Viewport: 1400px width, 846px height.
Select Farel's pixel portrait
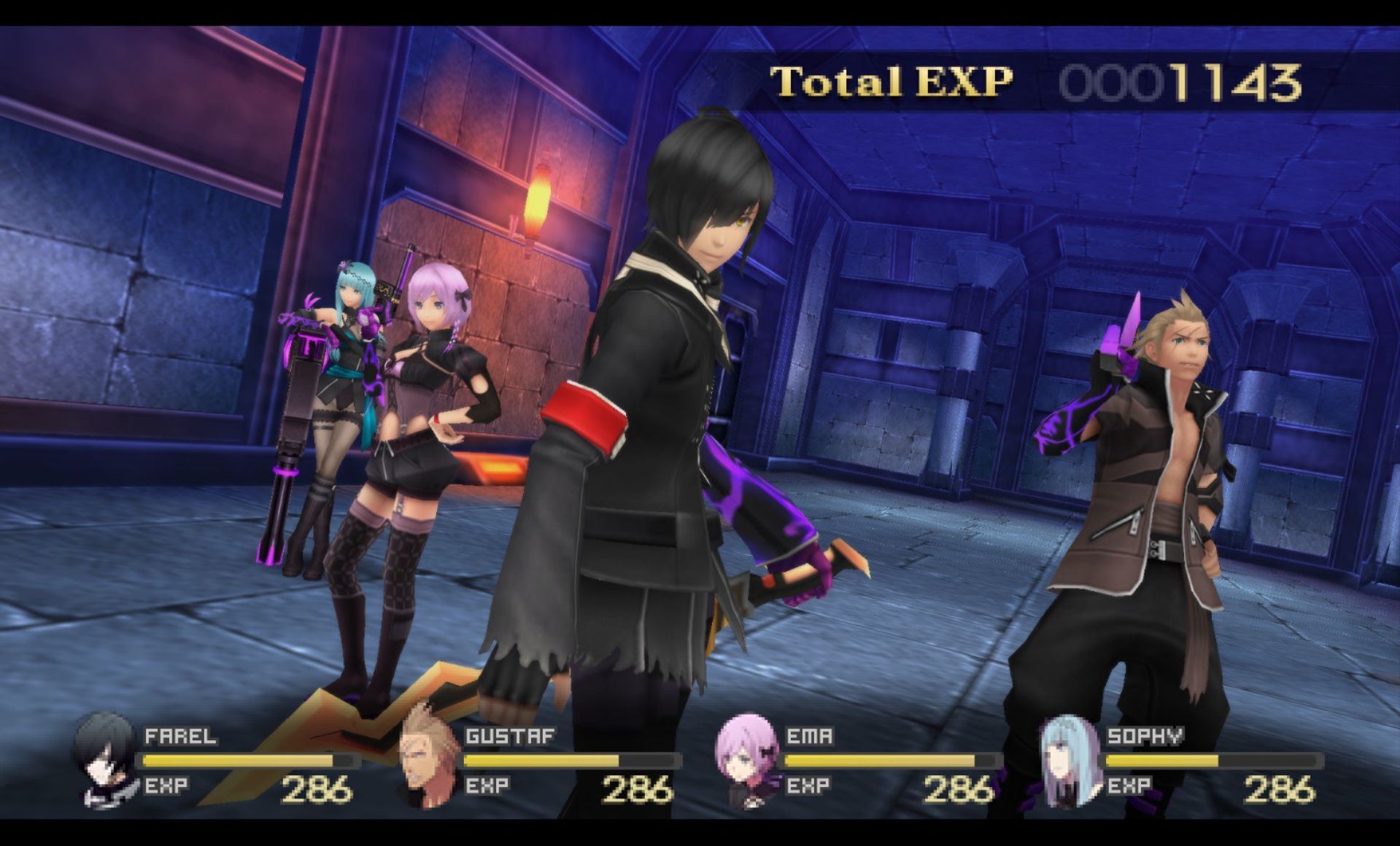[106, 760]
